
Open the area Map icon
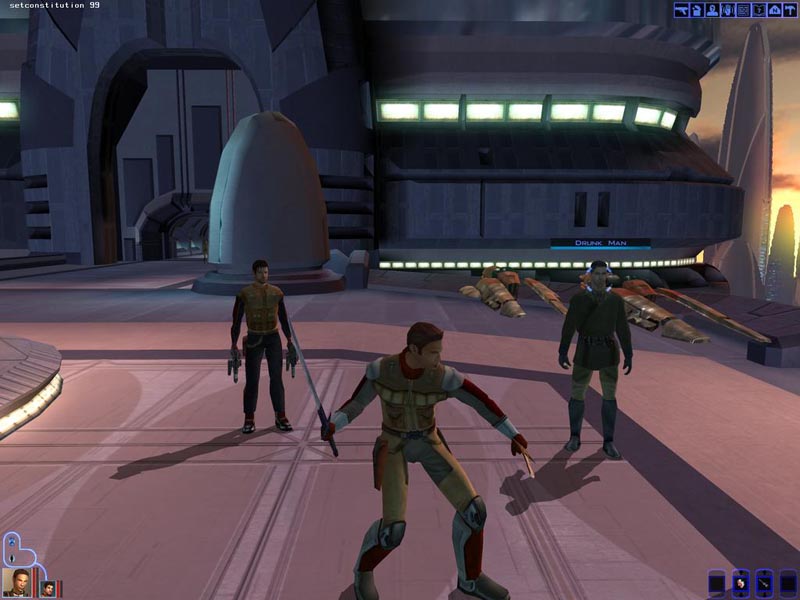[x=774, y=10]
